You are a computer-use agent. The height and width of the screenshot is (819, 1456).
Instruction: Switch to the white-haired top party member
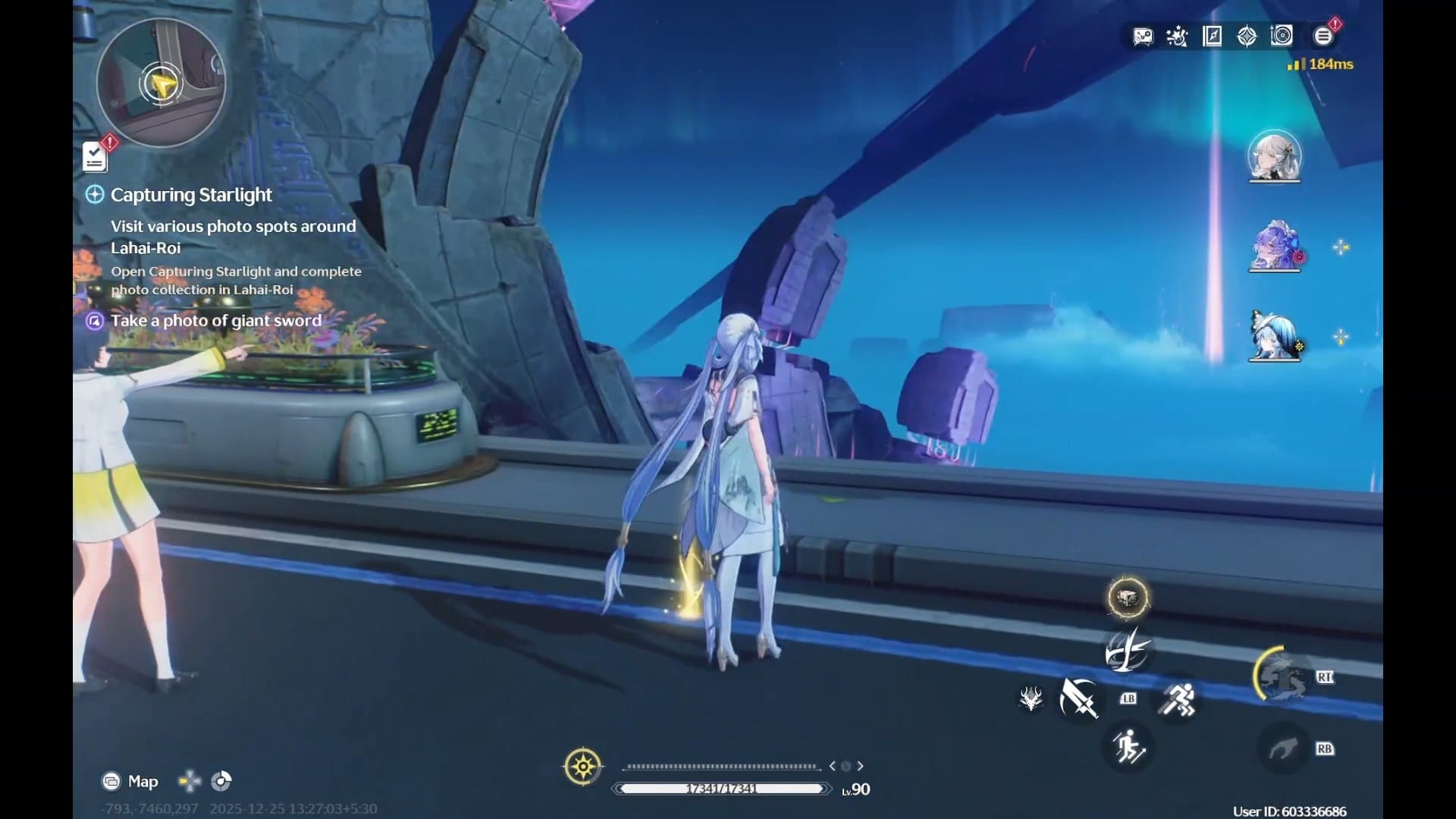(1274, 157)
